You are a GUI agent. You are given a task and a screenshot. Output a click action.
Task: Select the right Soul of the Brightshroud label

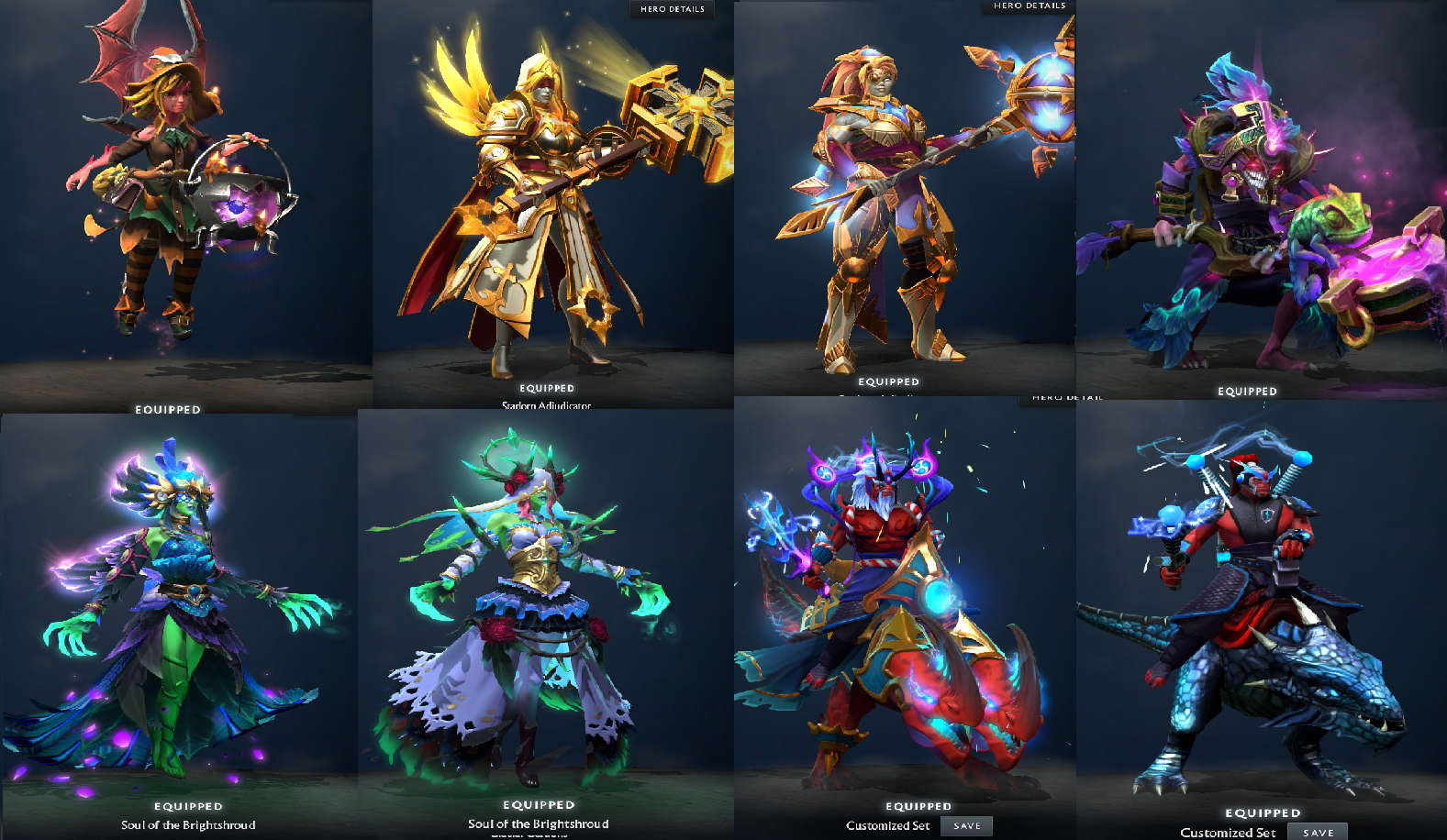(540, 824)
